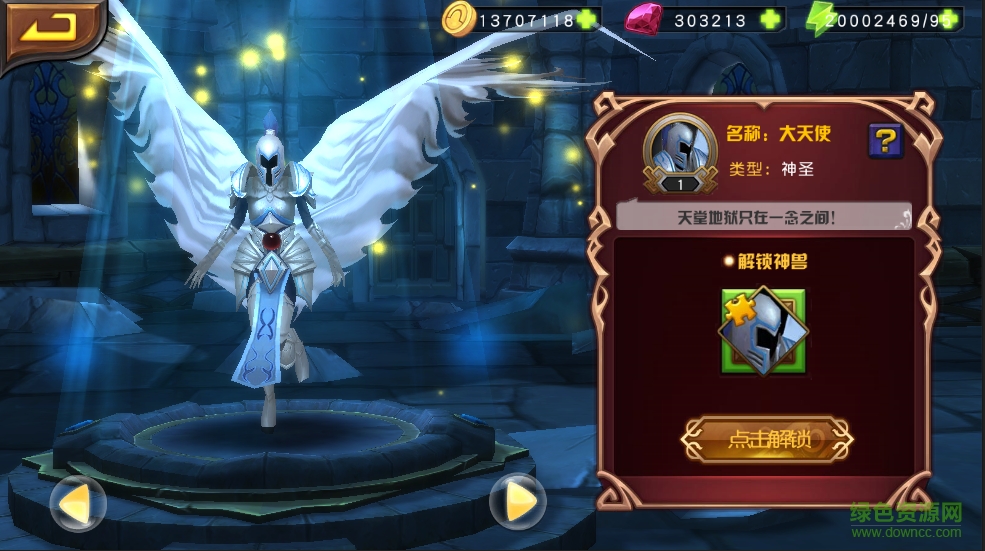985x551 pixels.
Task: Show the next beast with right arrow
Action: pos(518,502)
